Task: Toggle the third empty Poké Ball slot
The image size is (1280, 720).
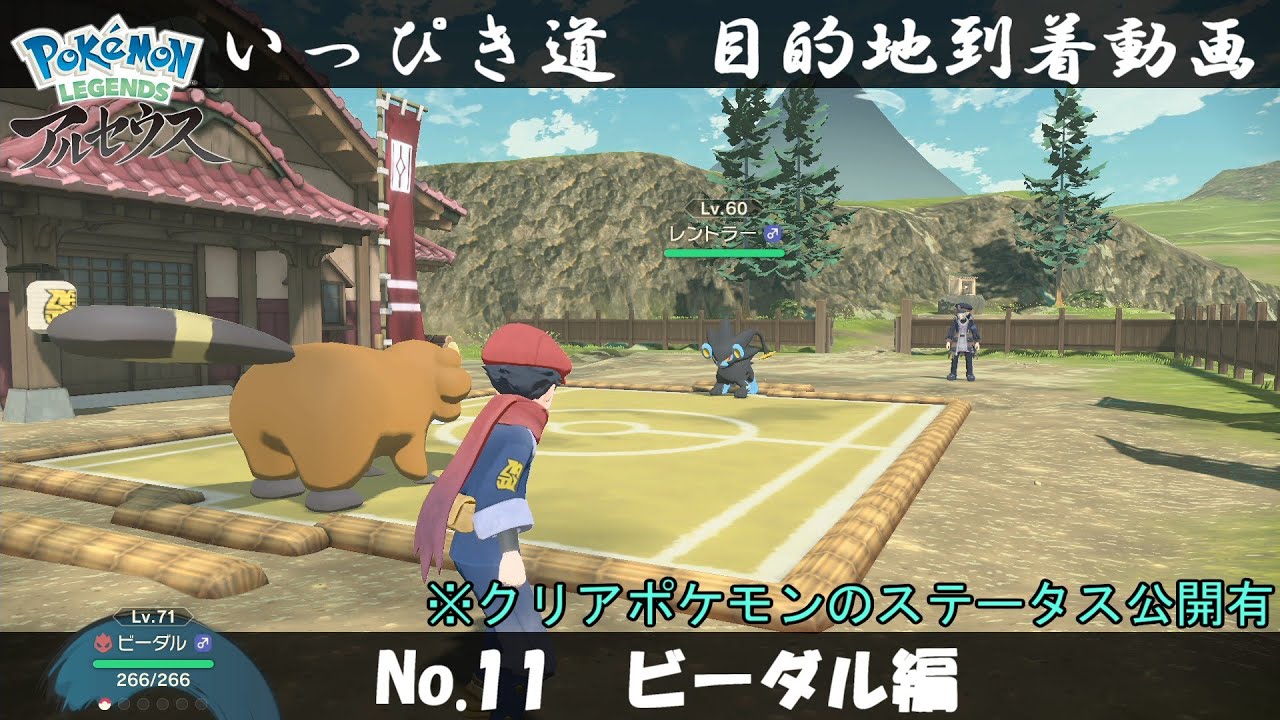Action: [143, 704]
